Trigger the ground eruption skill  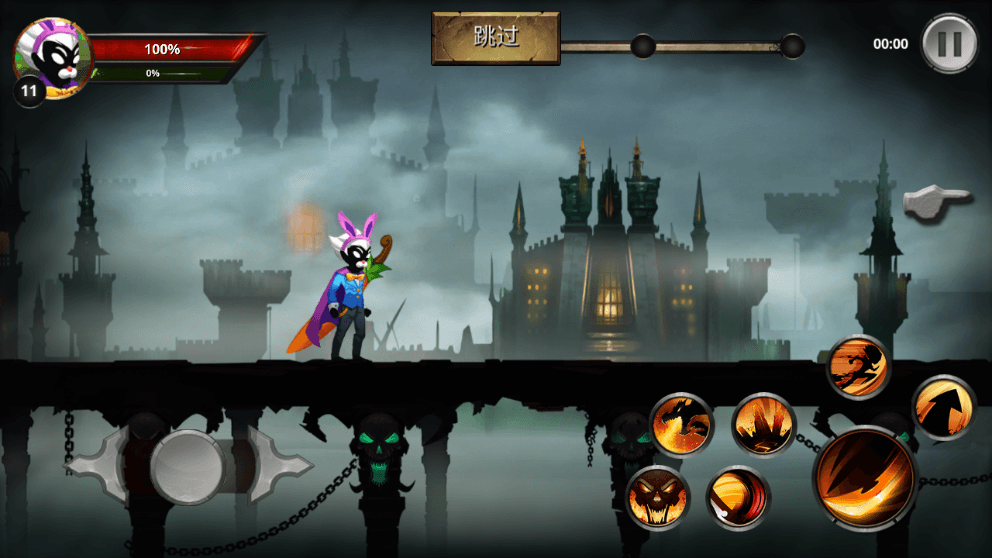click(763, 424)
